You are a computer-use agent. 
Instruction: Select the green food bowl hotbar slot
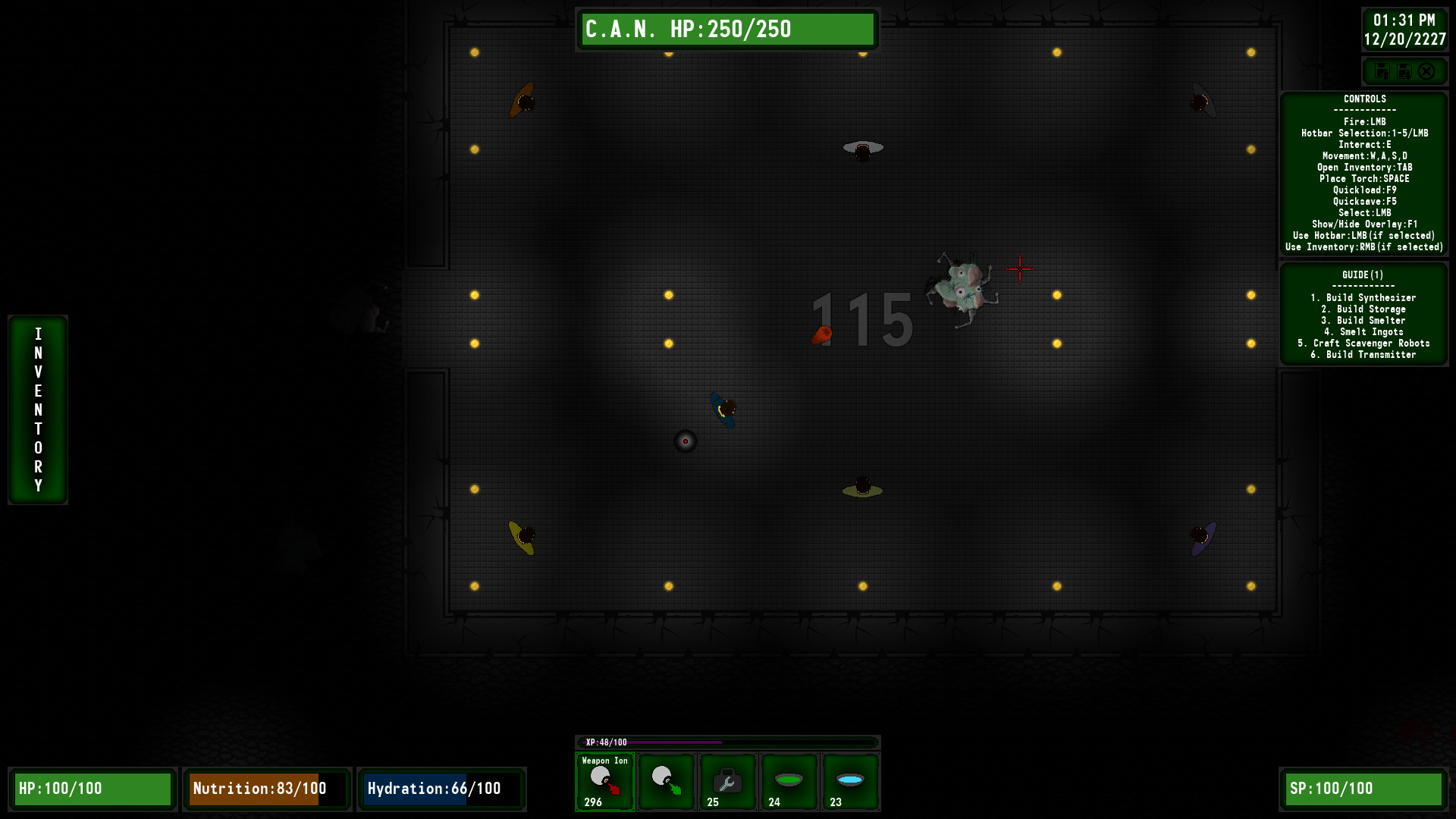tap(789, 782)
